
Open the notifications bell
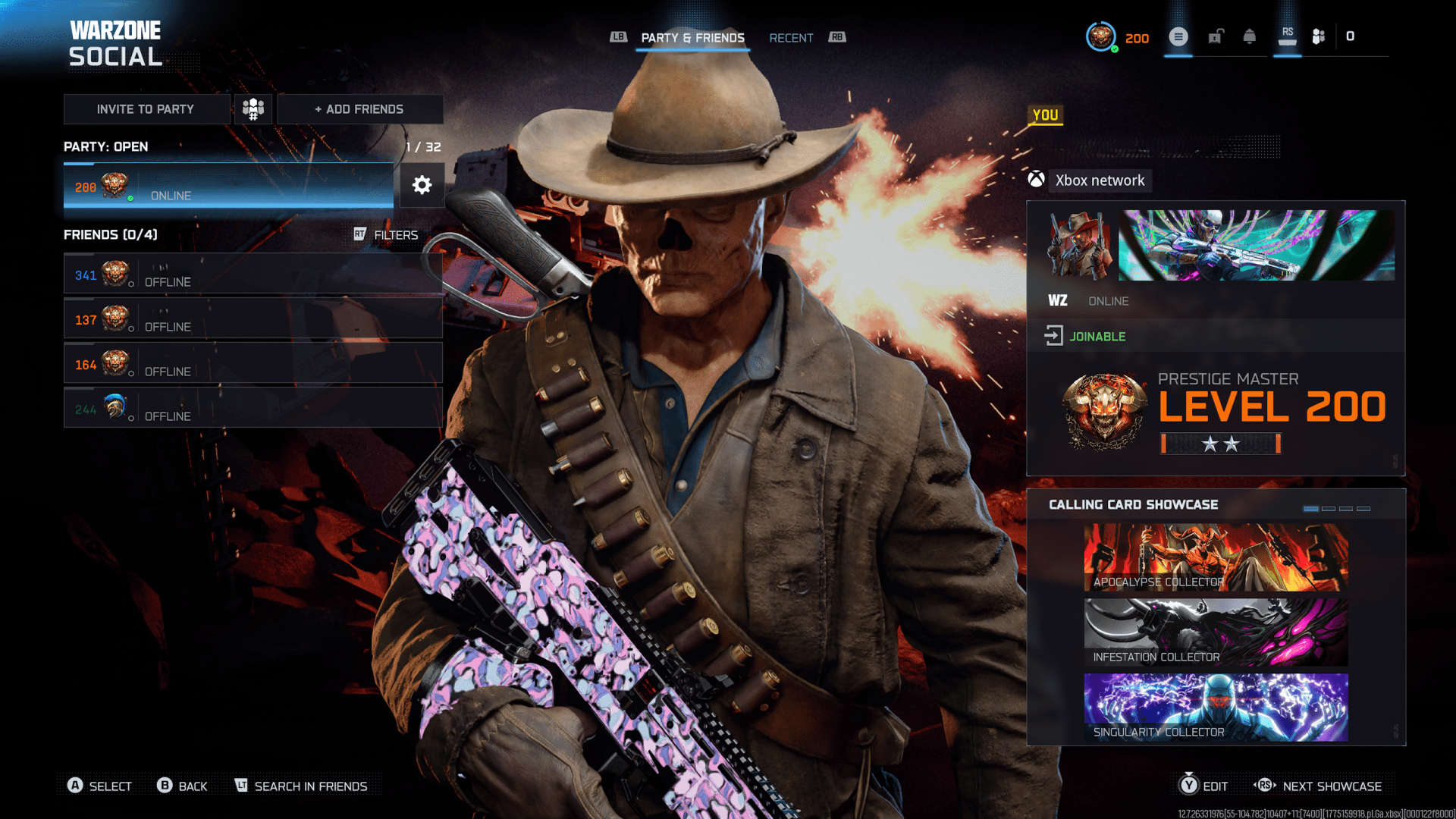tap(1250, 36)
